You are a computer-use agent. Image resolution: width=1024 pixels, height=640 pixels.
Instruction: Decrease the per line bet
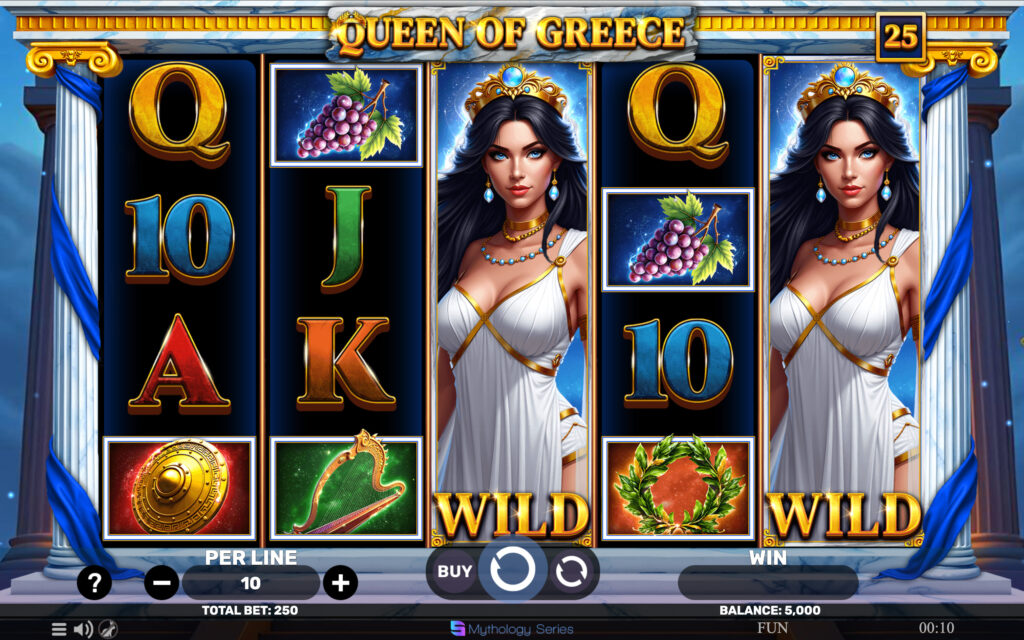pos(161,582)
